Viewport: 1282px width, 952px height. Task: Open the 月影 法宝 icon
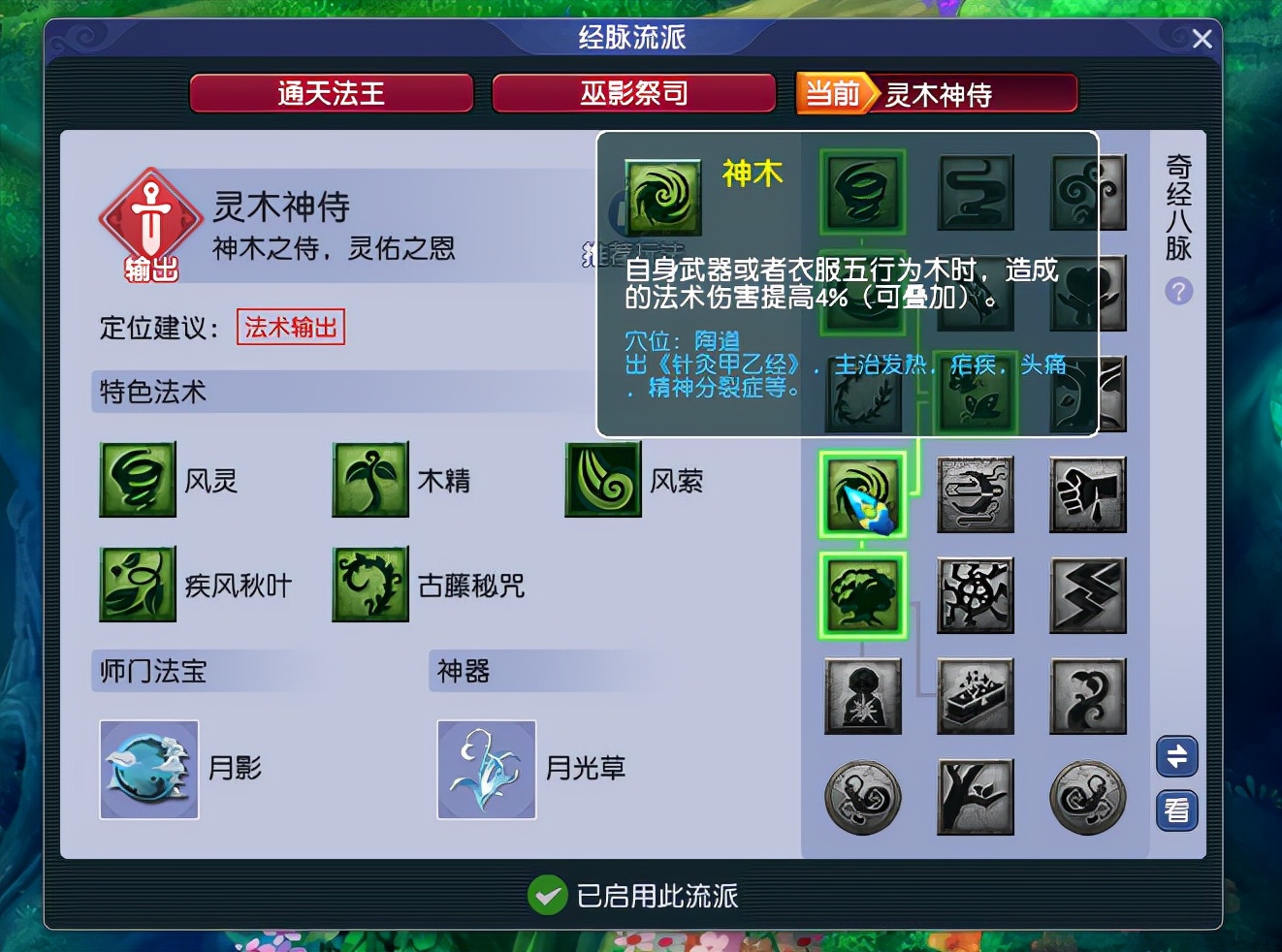pyautogui.click(x=148, y=769)
